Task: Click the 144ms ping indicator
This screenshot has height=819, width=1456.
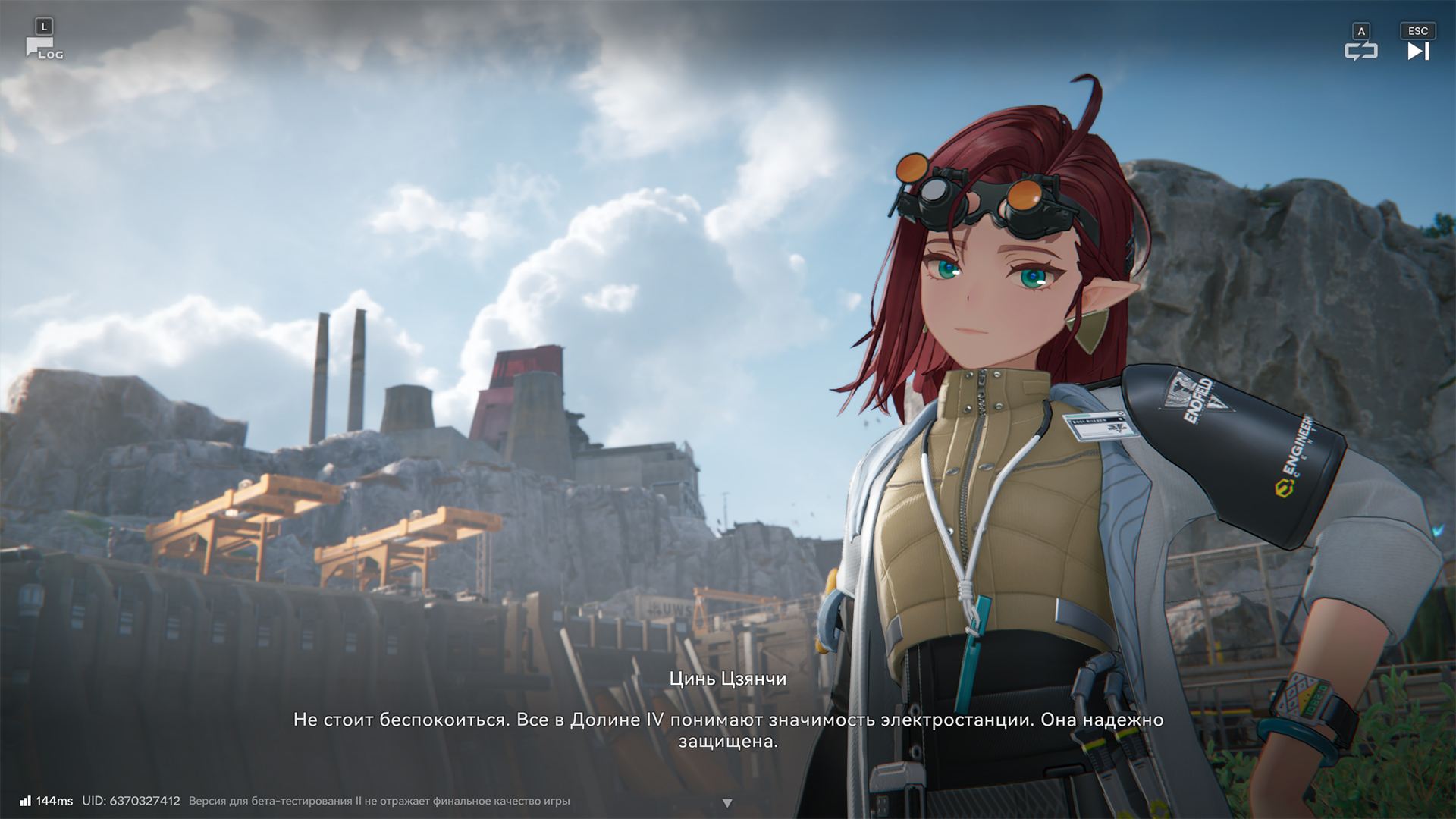Action: 57,800
